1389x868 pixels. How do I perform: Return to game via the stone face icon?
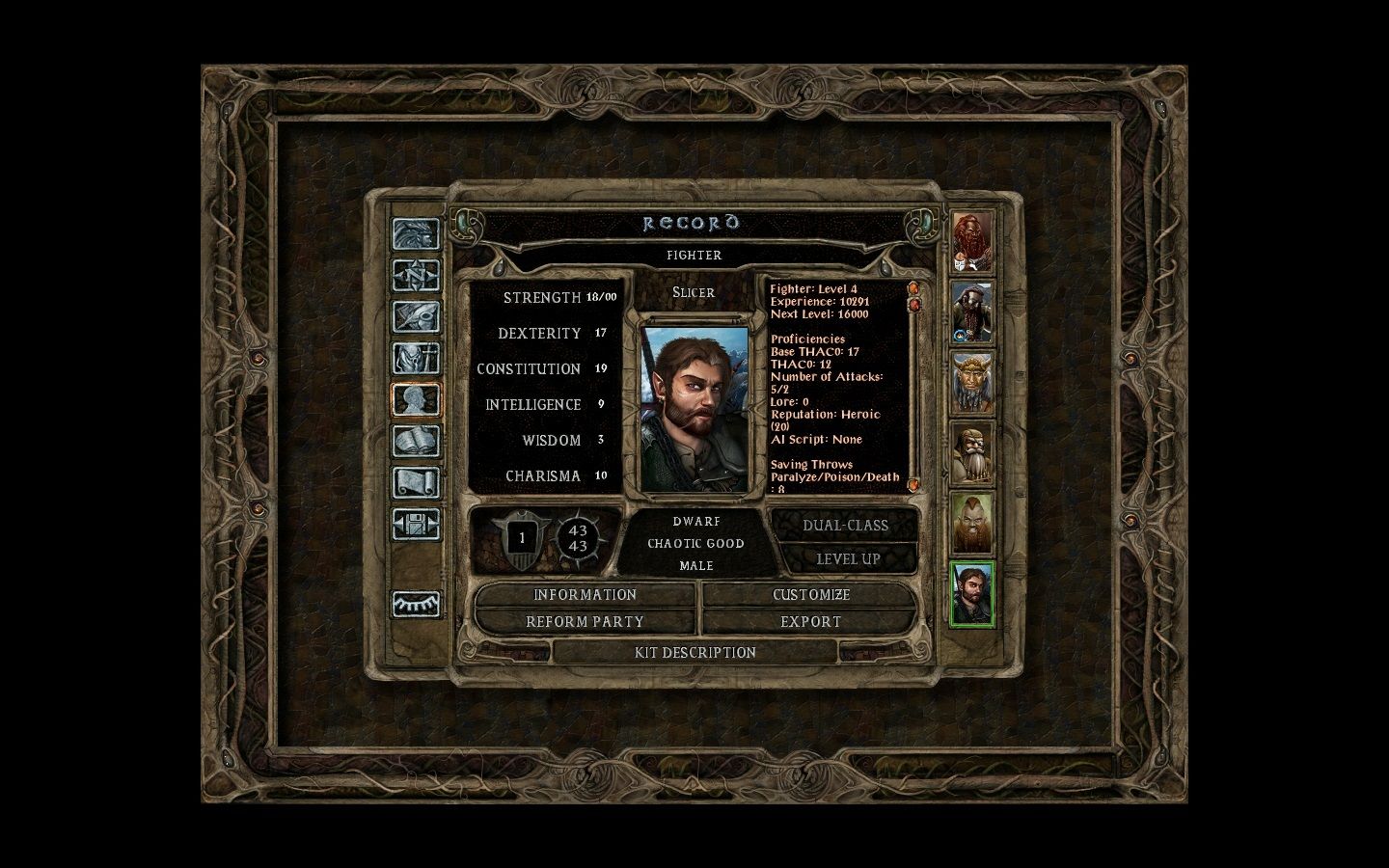[x=416, y=234]
